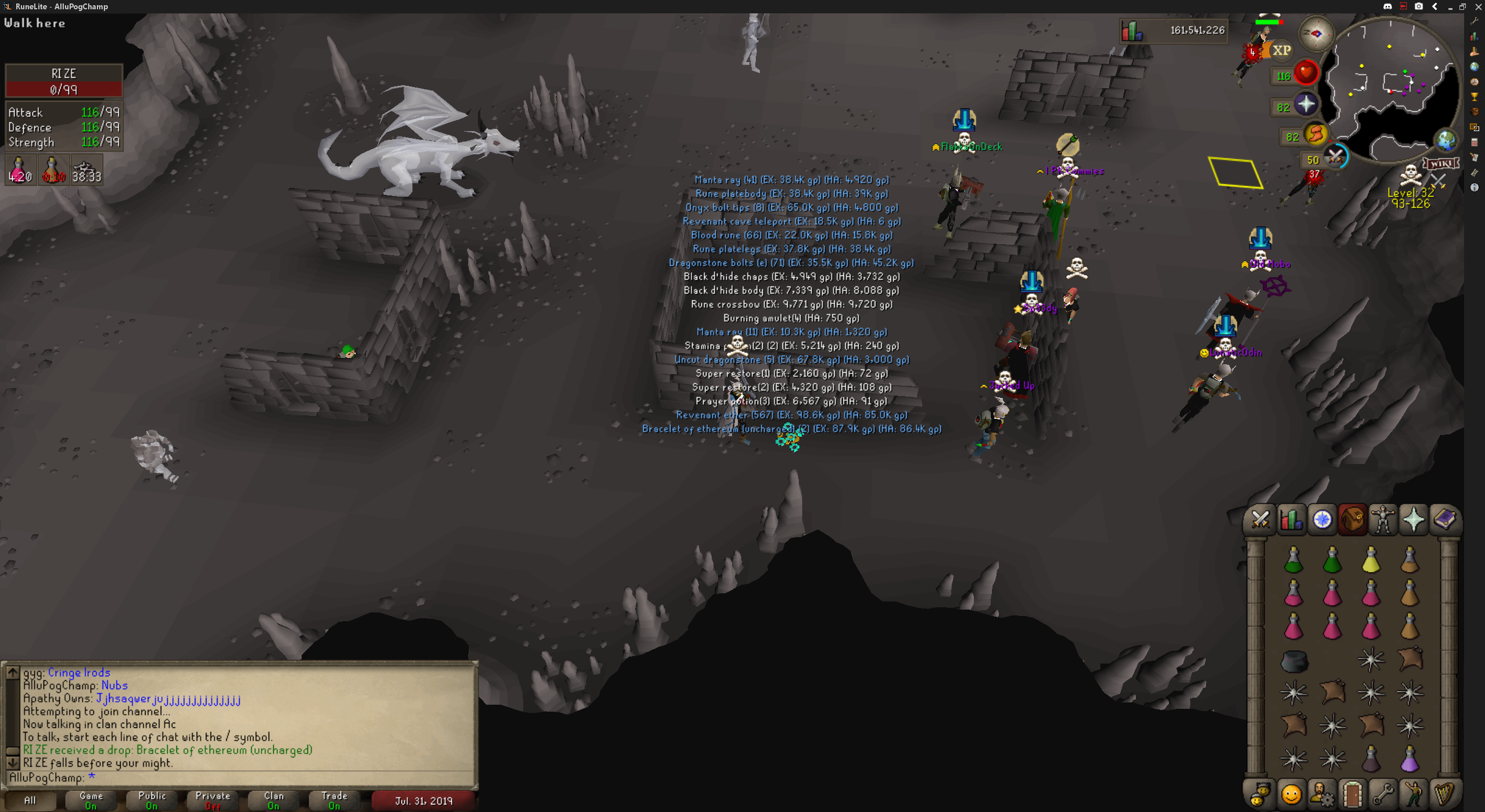Viewport: 1485px width, 812px height.
Task: Open the Logout door tab
Action: pos(1352,793)
